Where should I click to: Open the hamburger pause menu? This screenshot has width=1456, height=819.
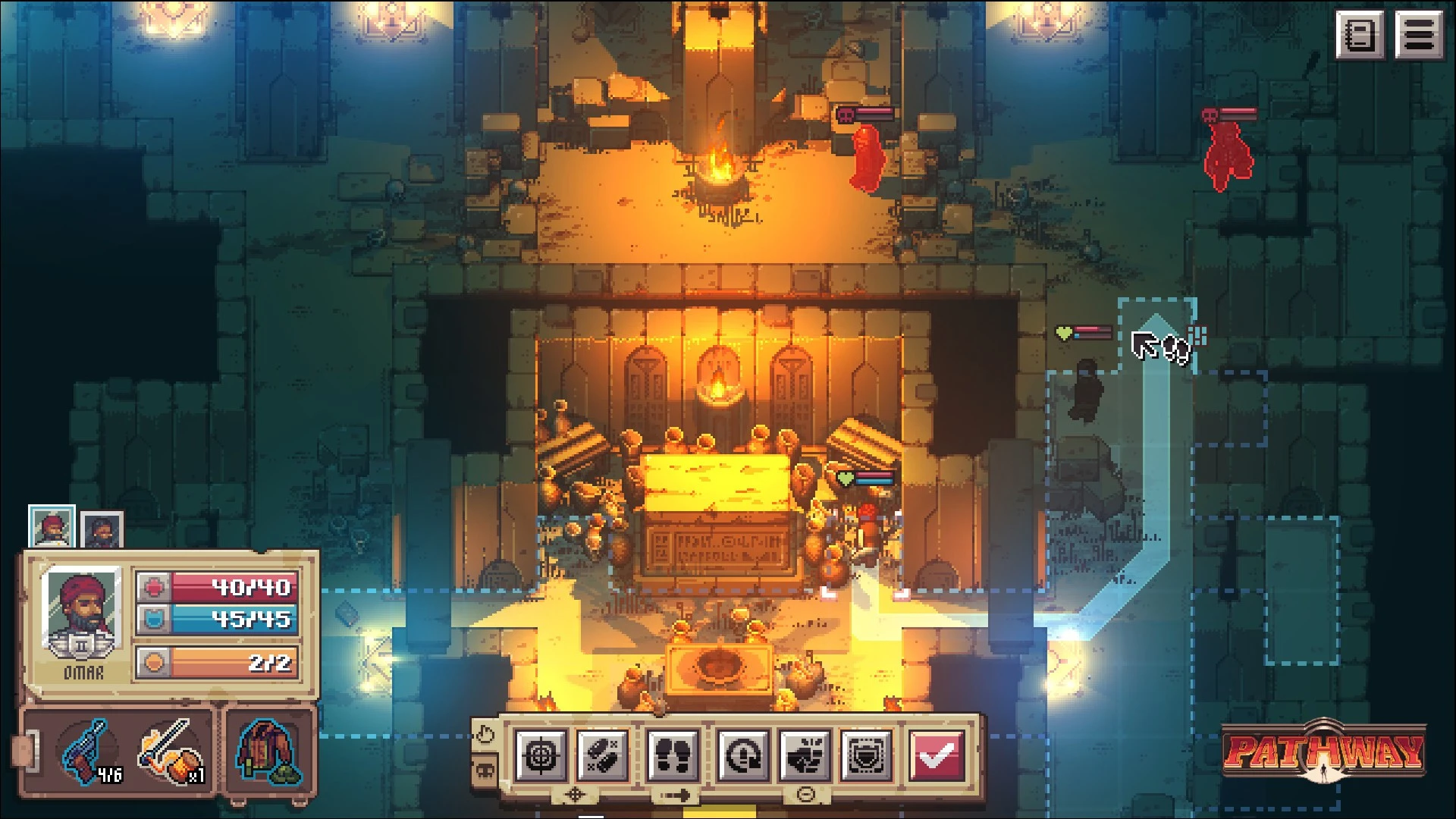click(1420, 35)
